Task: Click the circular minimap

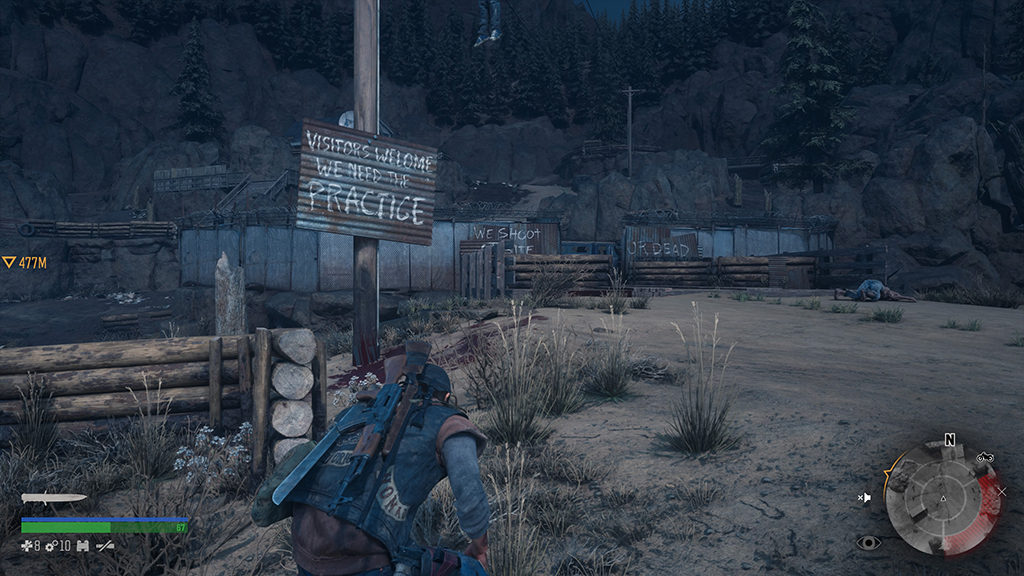Action: tap(942, 499)
